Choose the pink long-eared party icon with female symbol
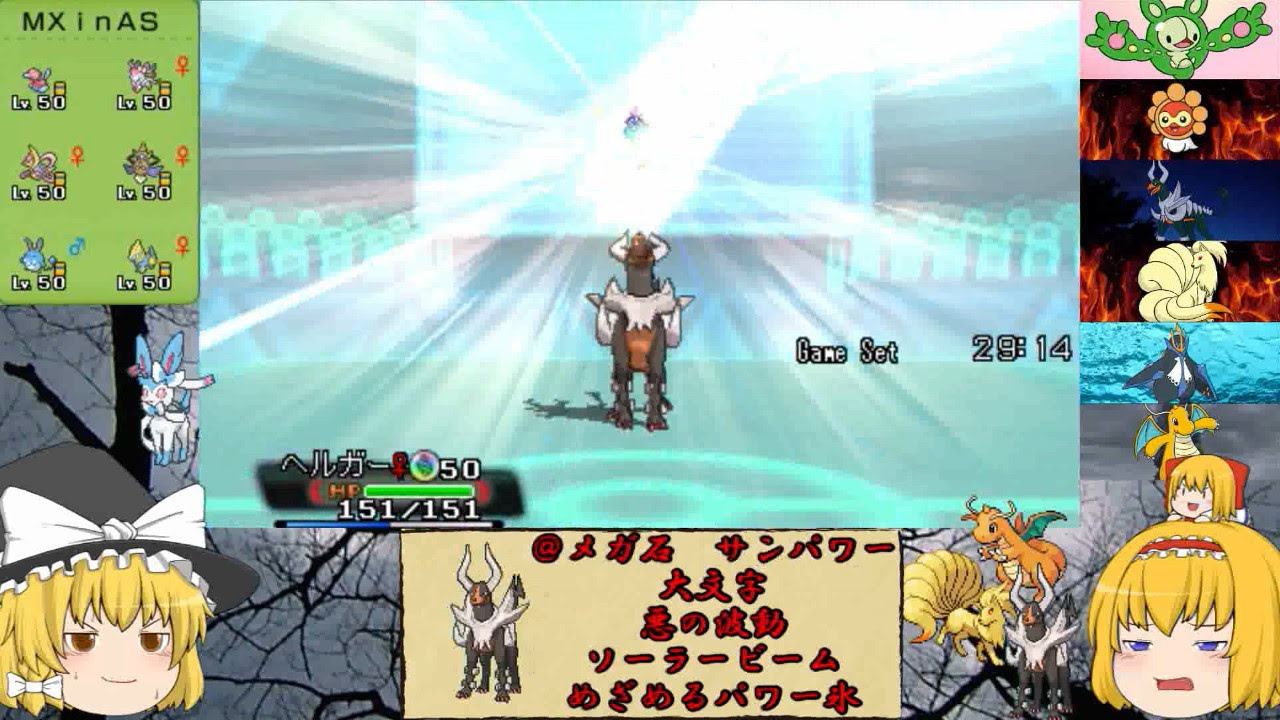 (38, 165)
